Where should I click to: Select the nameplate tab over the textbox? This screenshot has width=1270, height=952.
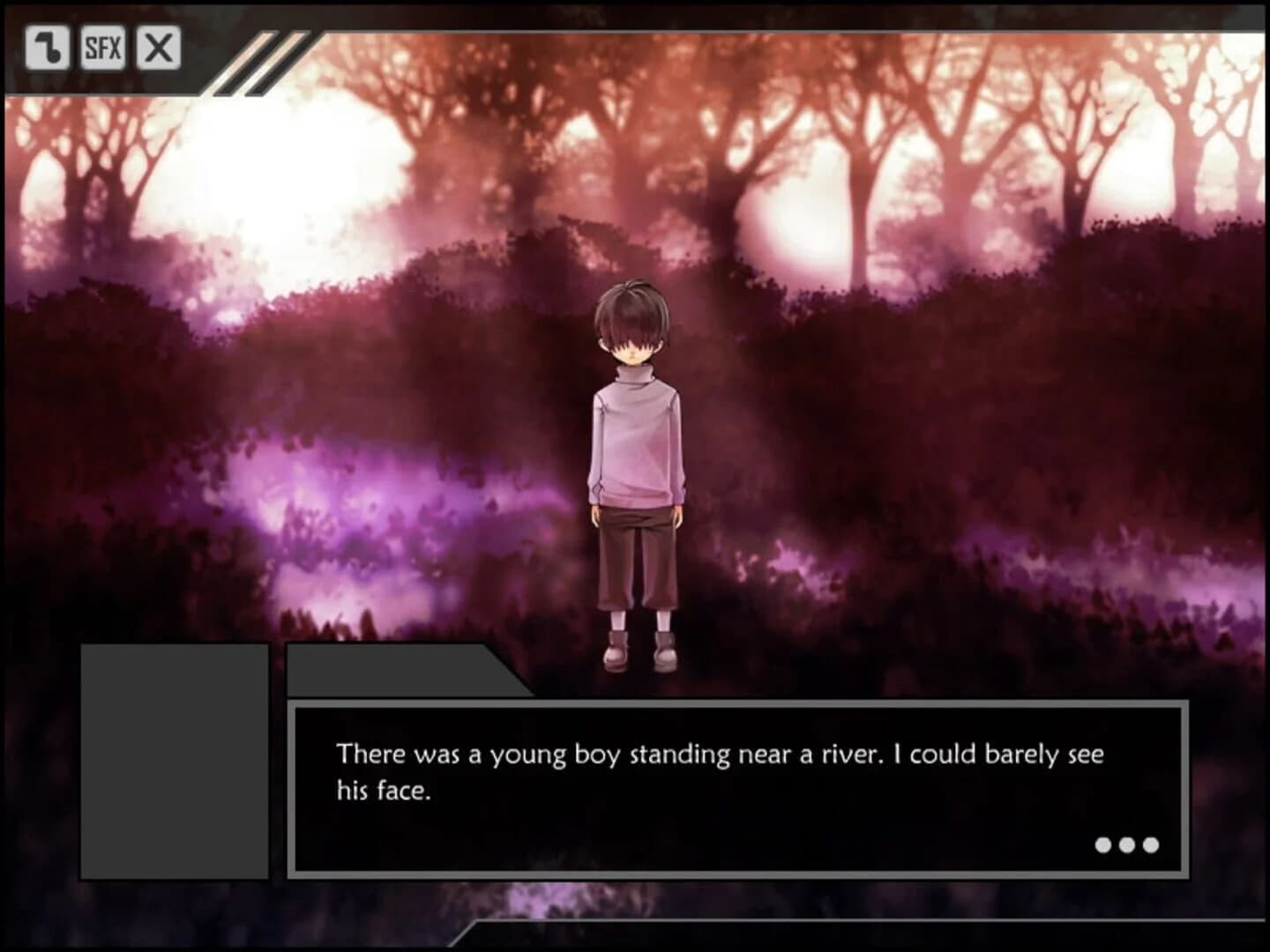click(388, 670)
